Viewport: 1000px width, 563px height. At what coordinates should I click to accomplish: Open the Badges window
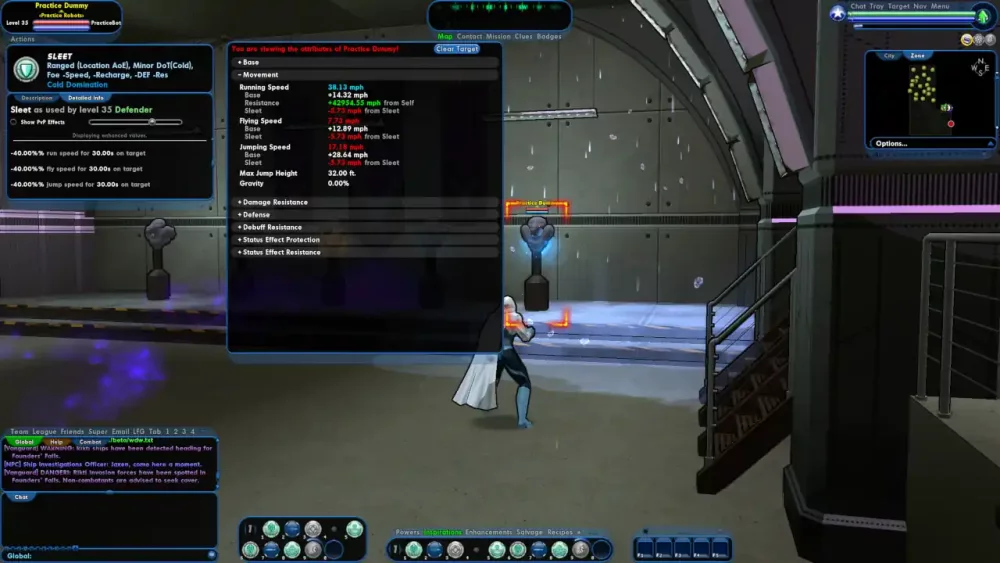click(549, 37)
